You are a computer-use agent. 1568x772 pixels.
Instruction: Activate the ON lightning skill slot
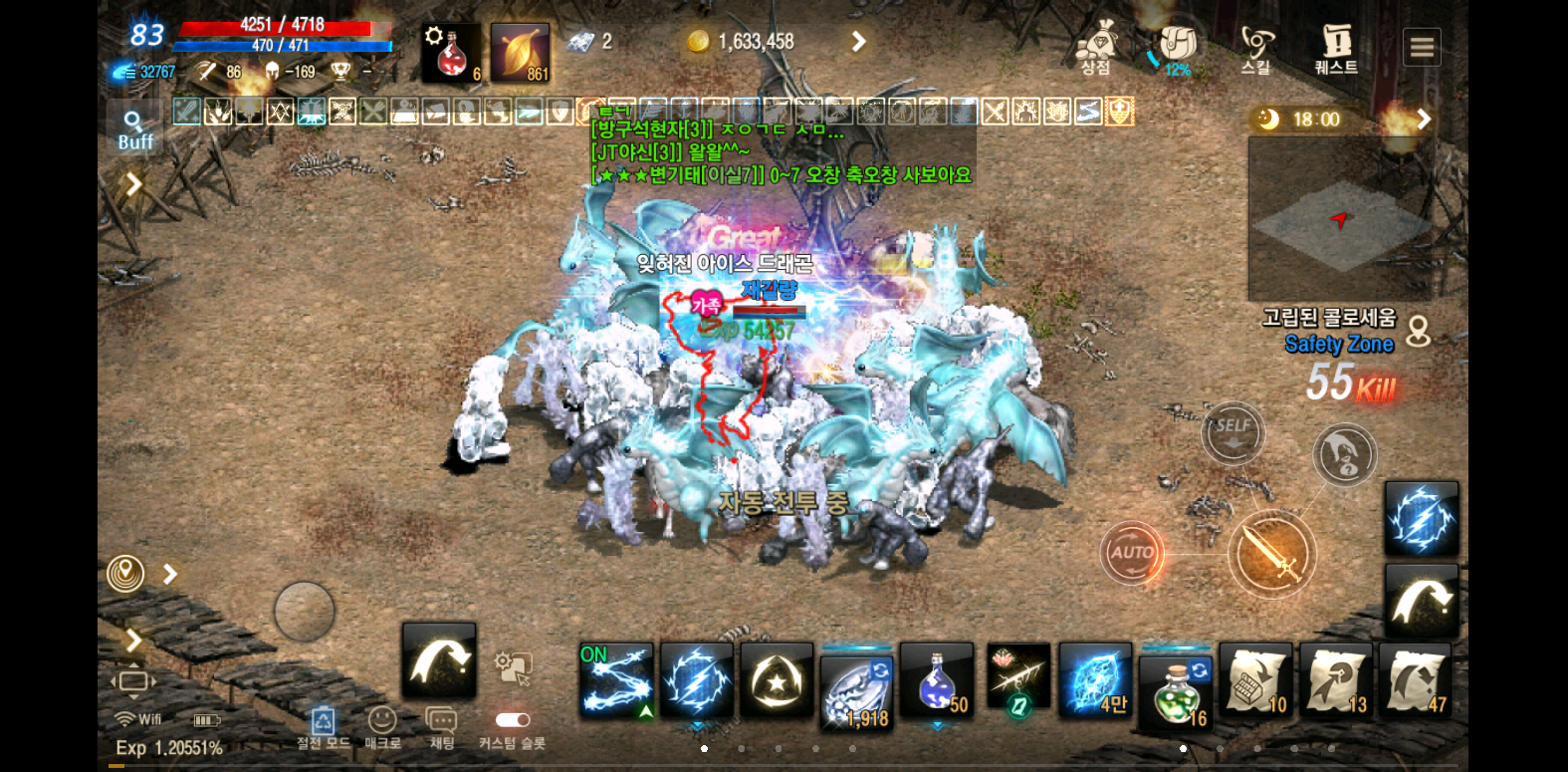[x=616, y=680]
